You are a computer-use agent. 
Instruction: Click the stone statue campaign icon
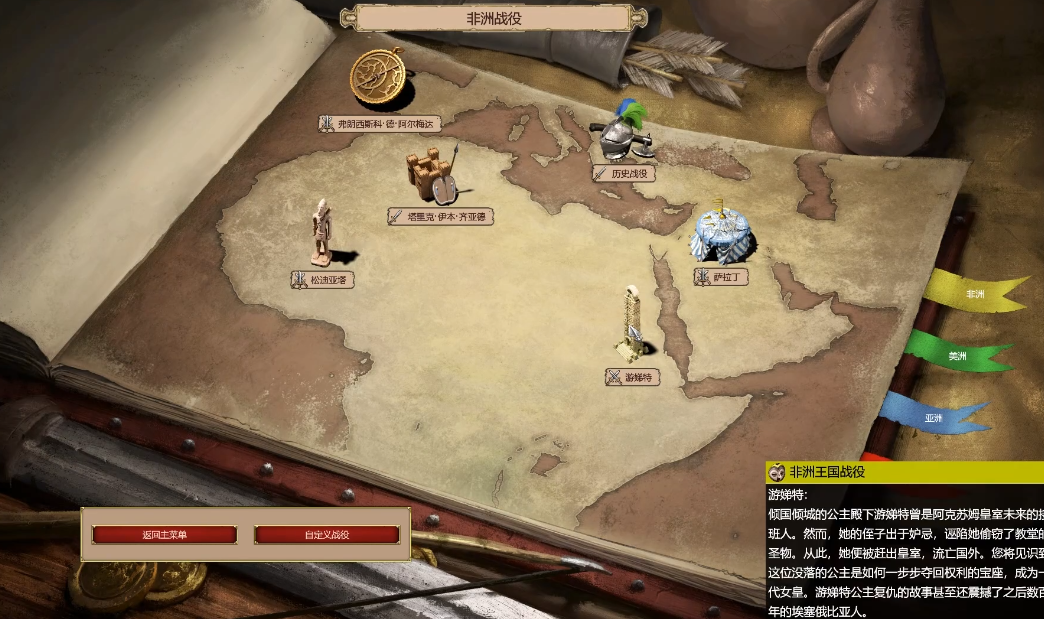pos(322,233)
